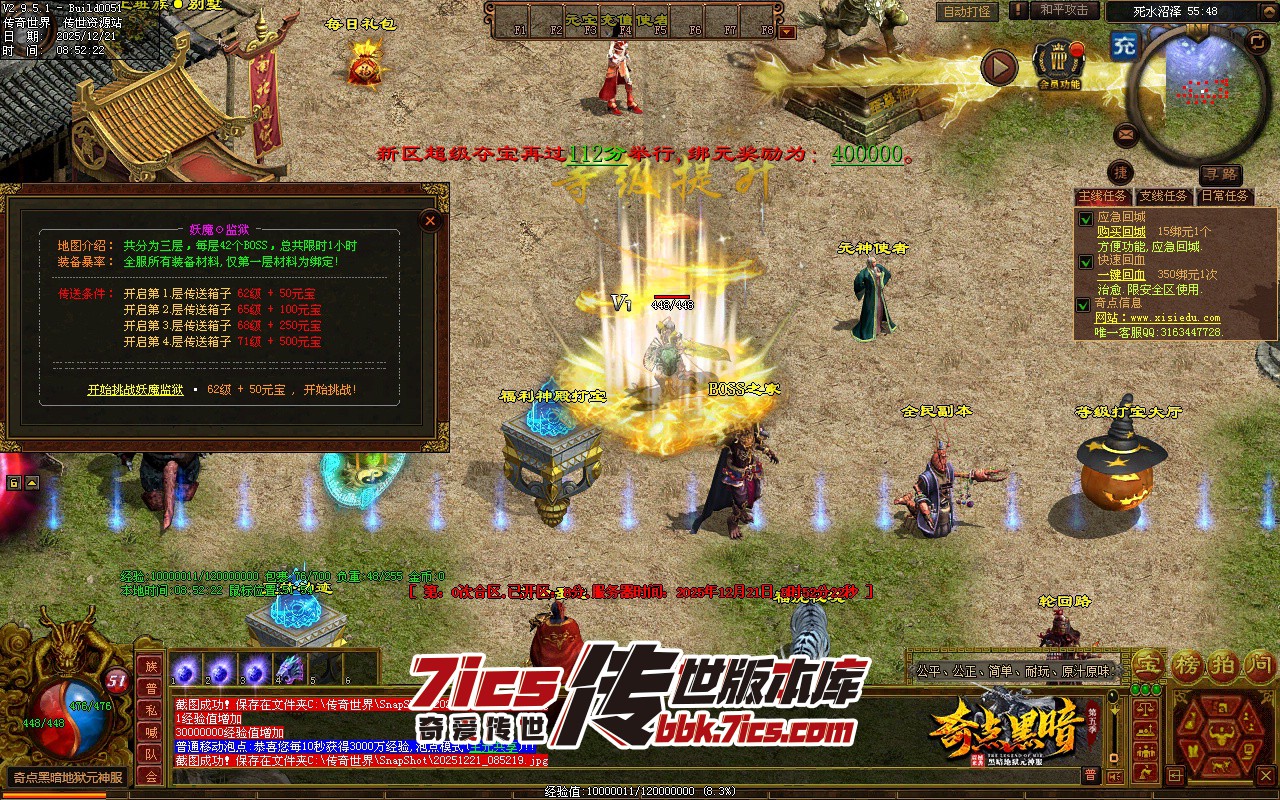
Task: Open the round 宝 treasure button
Action: point(1149,664)
